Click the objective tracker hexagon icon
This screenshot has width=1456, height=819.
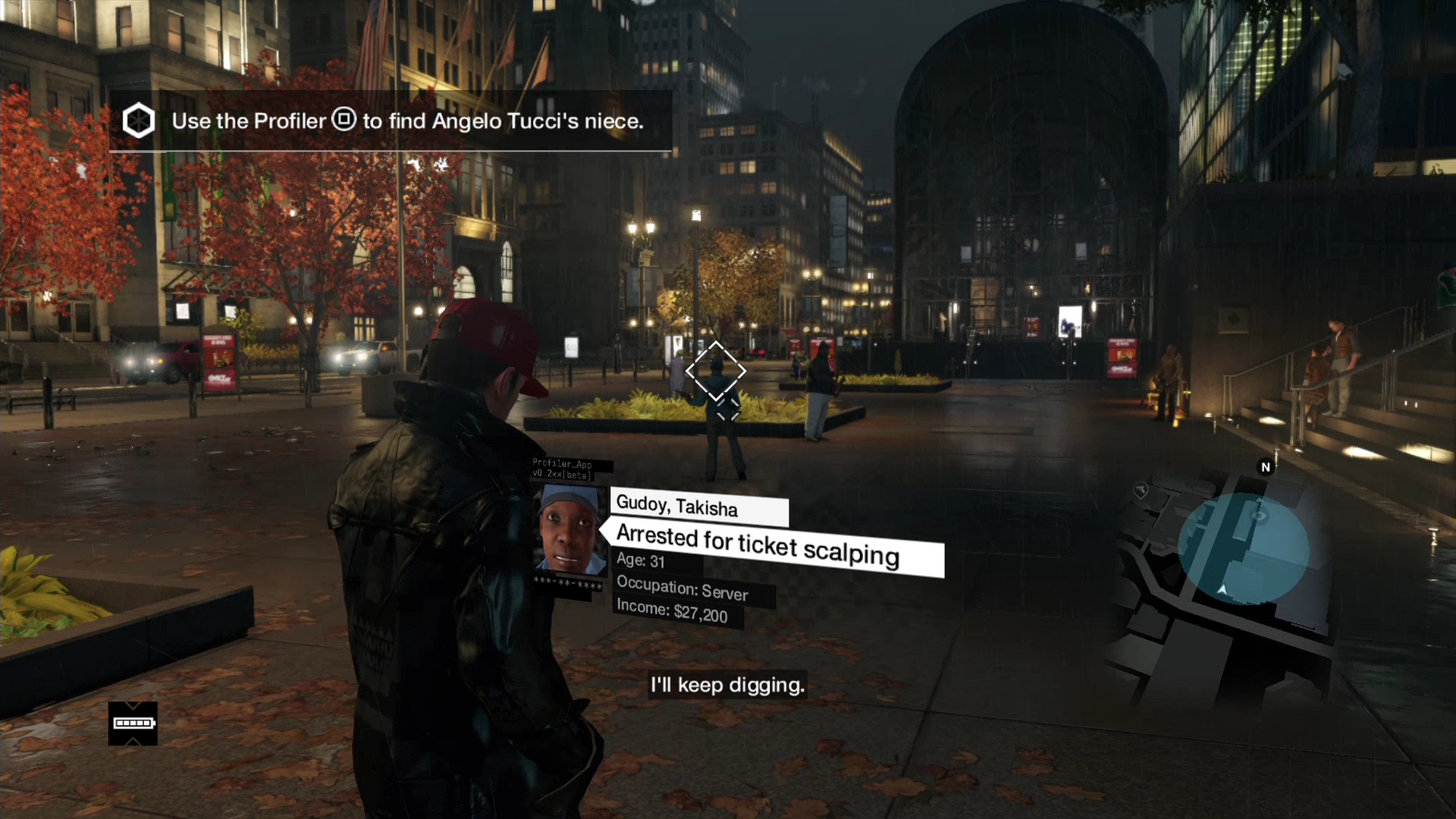click(x=139, y=121)
